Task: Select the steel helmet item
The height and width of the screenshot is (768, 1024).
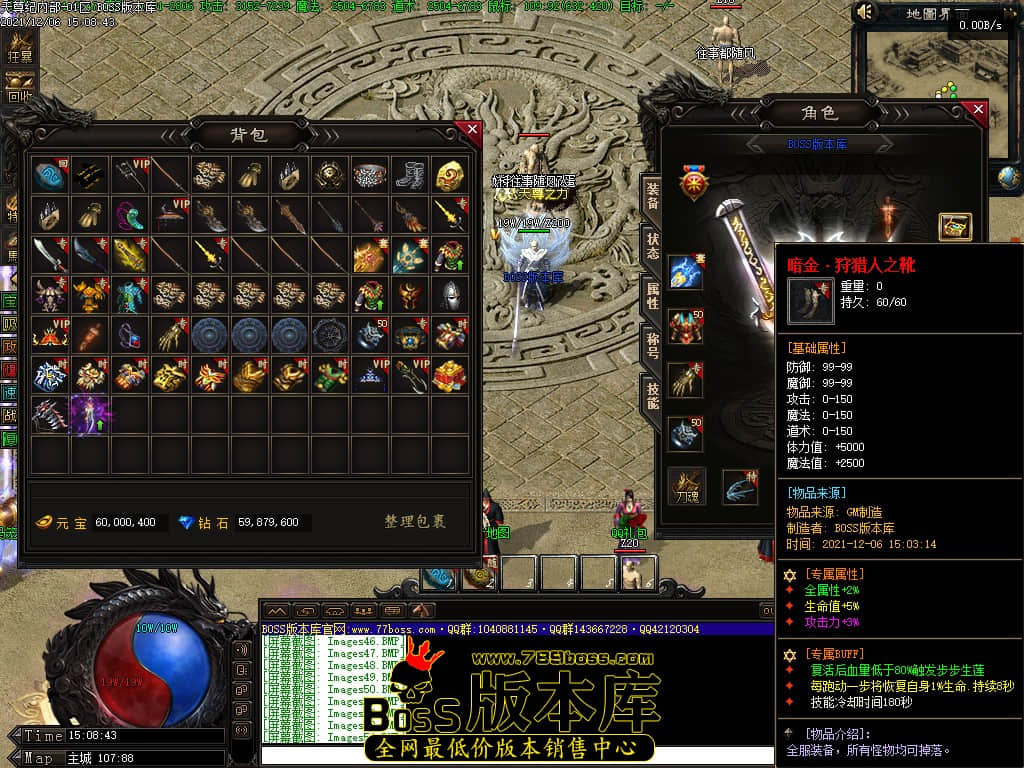Action: point(450,295)
